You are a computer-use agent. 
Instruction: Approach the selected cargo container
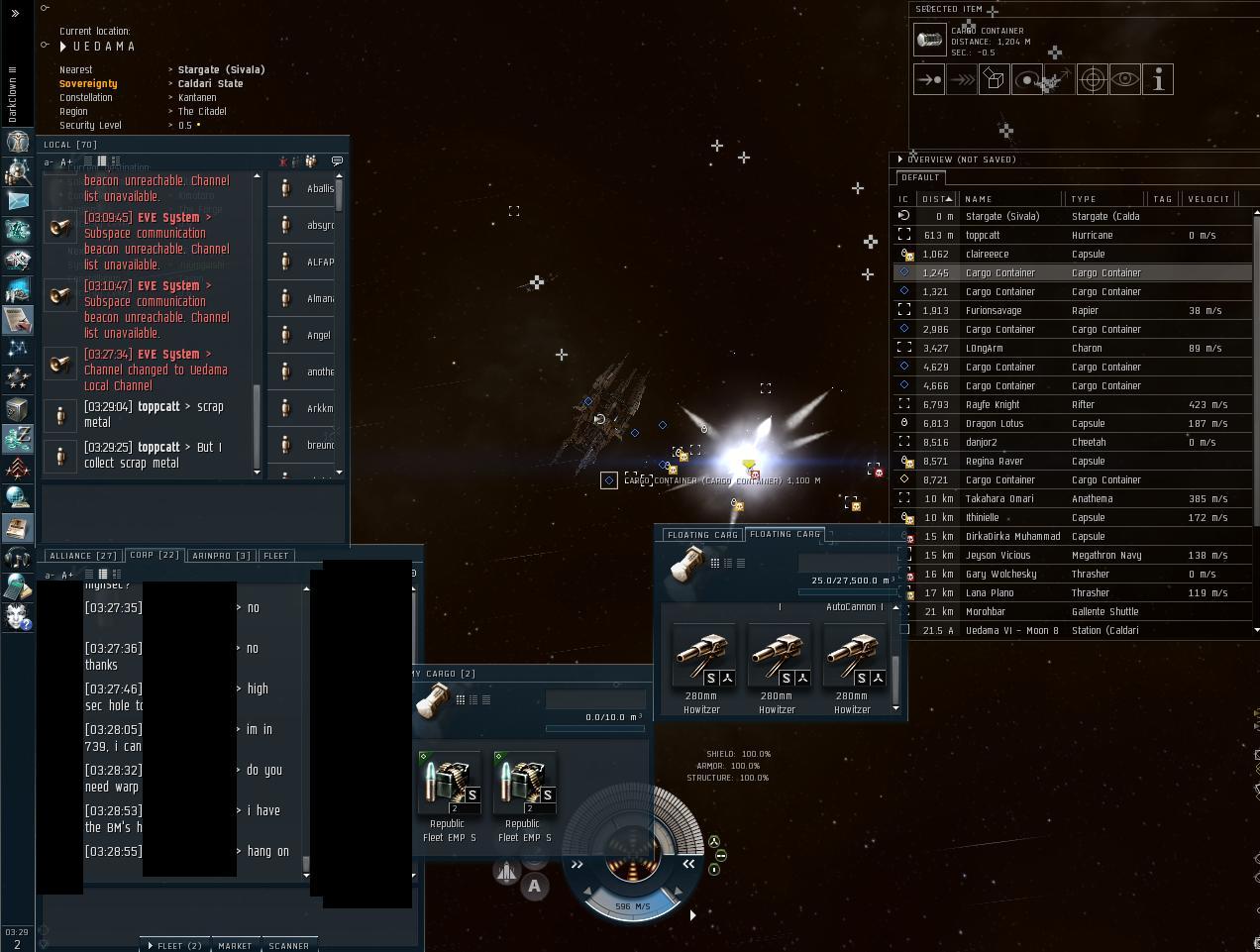pos(929,79)
